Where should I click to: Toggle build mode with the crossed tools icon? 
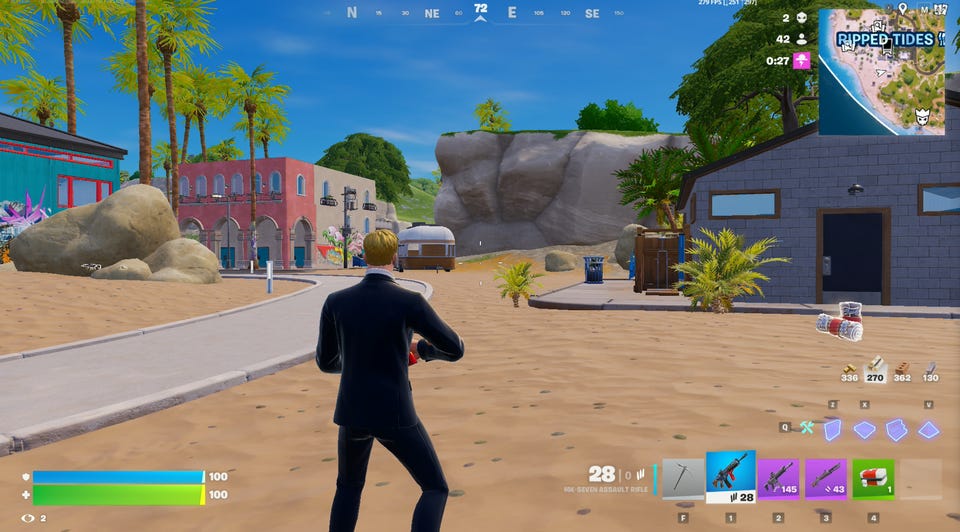(806, 428)
